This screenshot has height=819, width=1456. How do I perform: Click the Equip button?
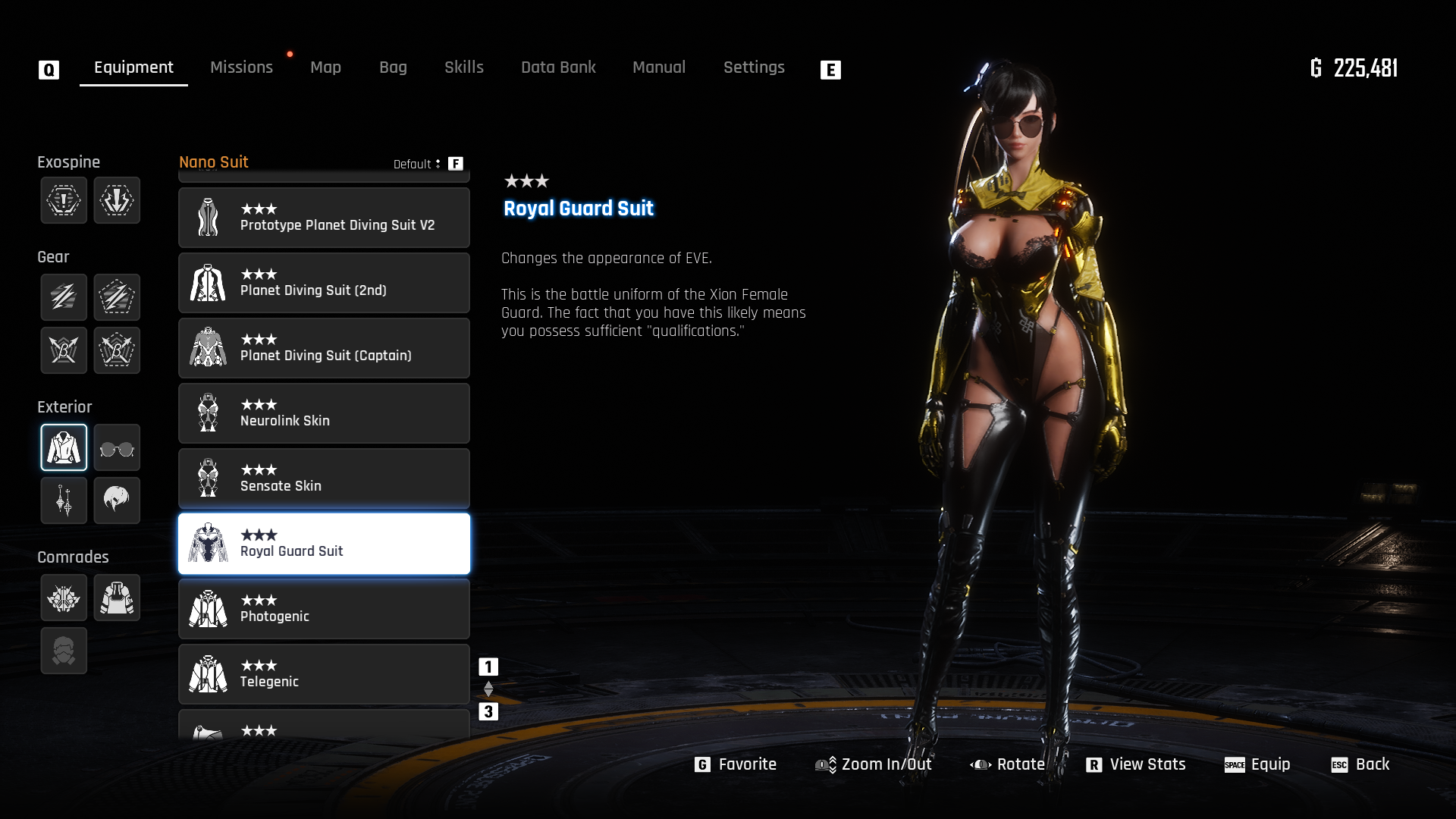pos(1257,764)
